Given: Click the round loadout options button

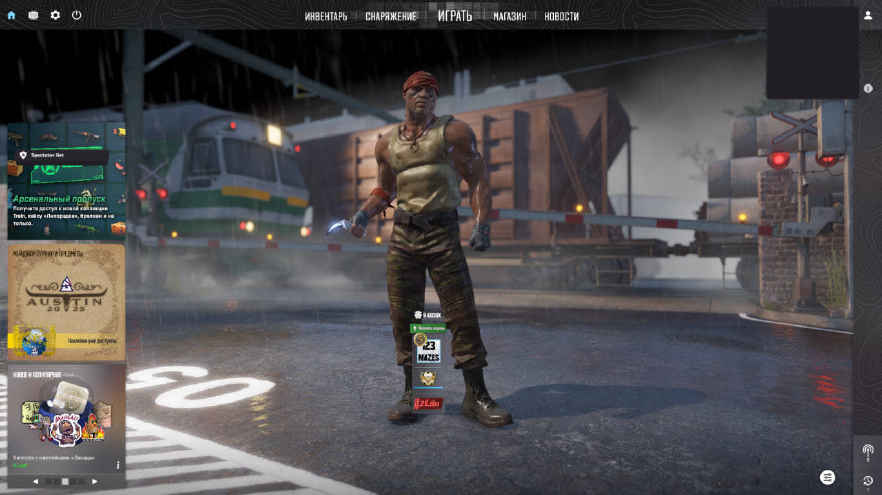Looking at the screenshot, I should coord(827,477).
